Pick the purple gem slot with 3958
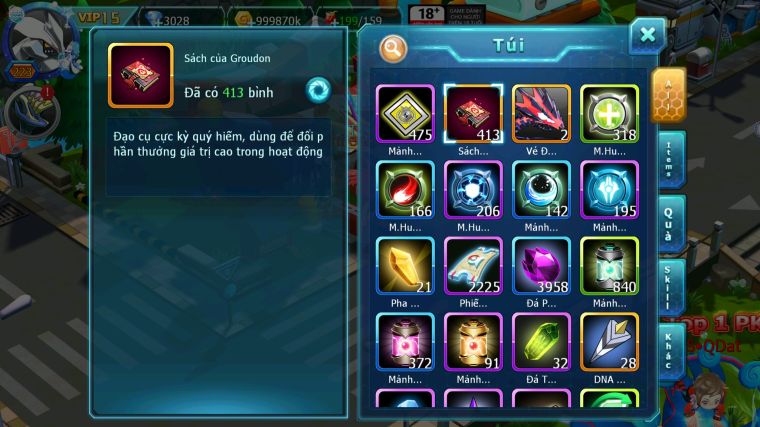 pyautogui.click(x=541, y=266)
